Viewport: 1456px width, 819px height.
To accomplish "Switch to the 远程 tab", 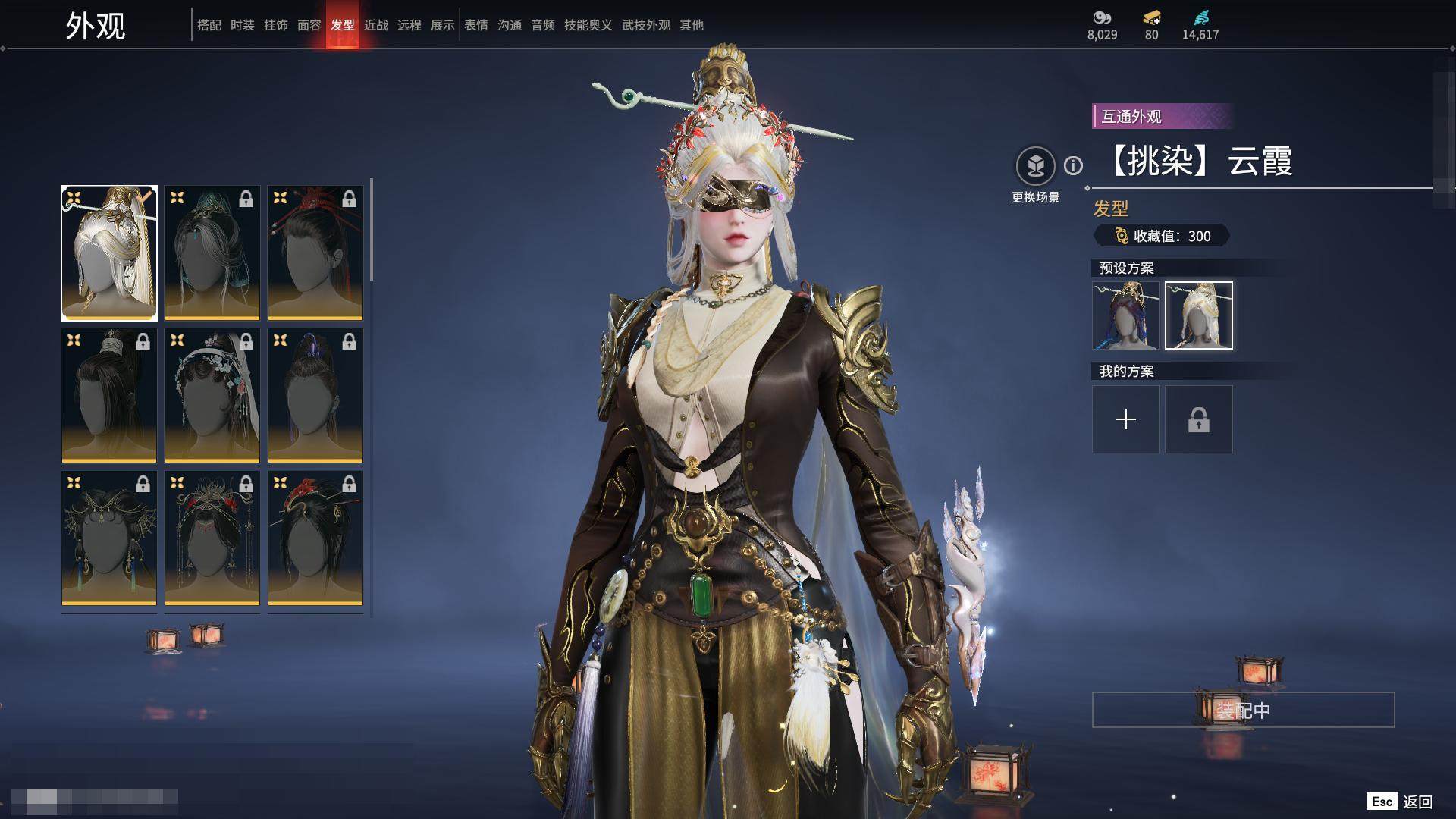I will [x=409, y=25].
